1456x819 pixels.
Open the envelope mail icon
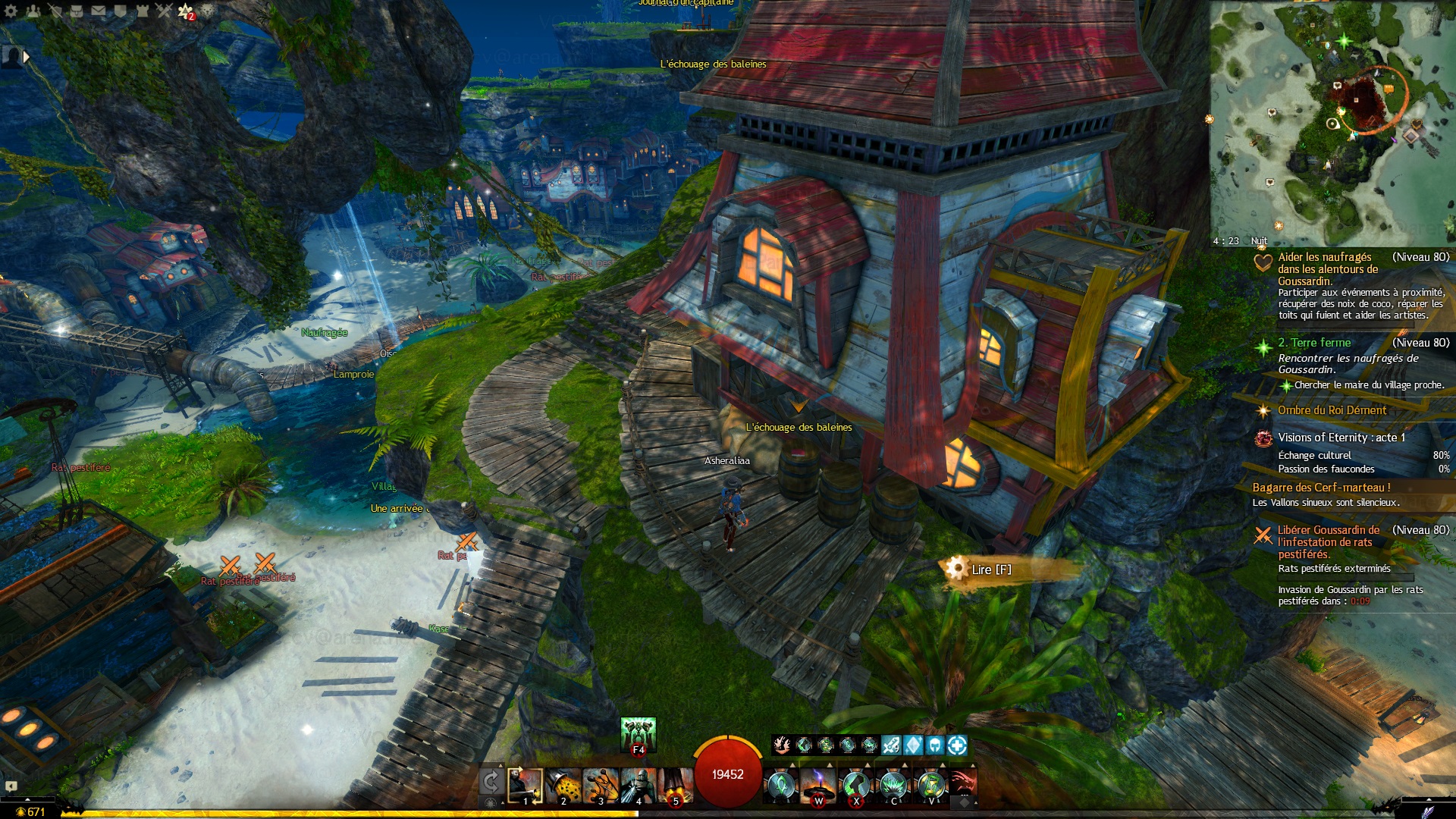pyautogui.click(x=99, y=11)
